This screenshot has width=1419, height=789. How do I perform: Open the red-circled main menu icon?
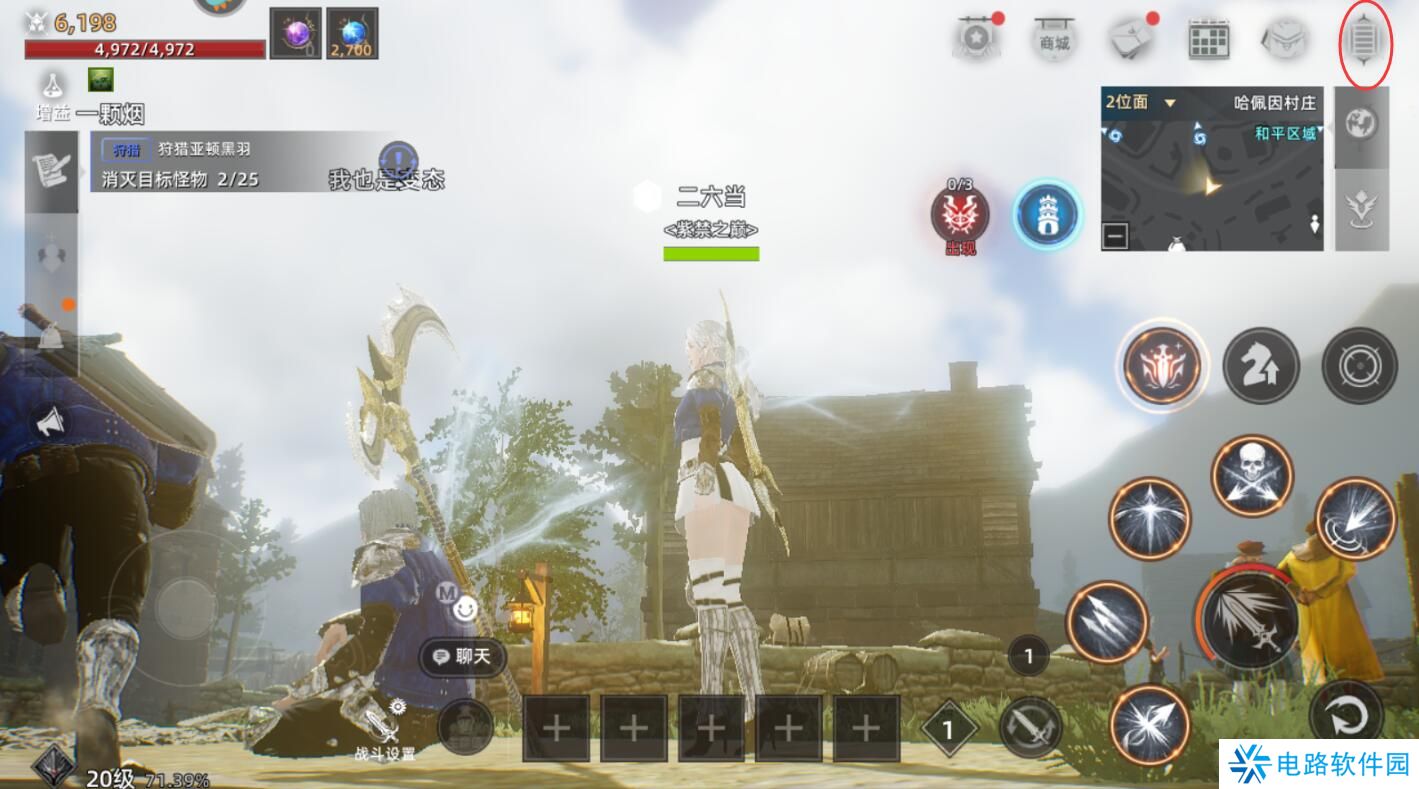point(1365,43)
